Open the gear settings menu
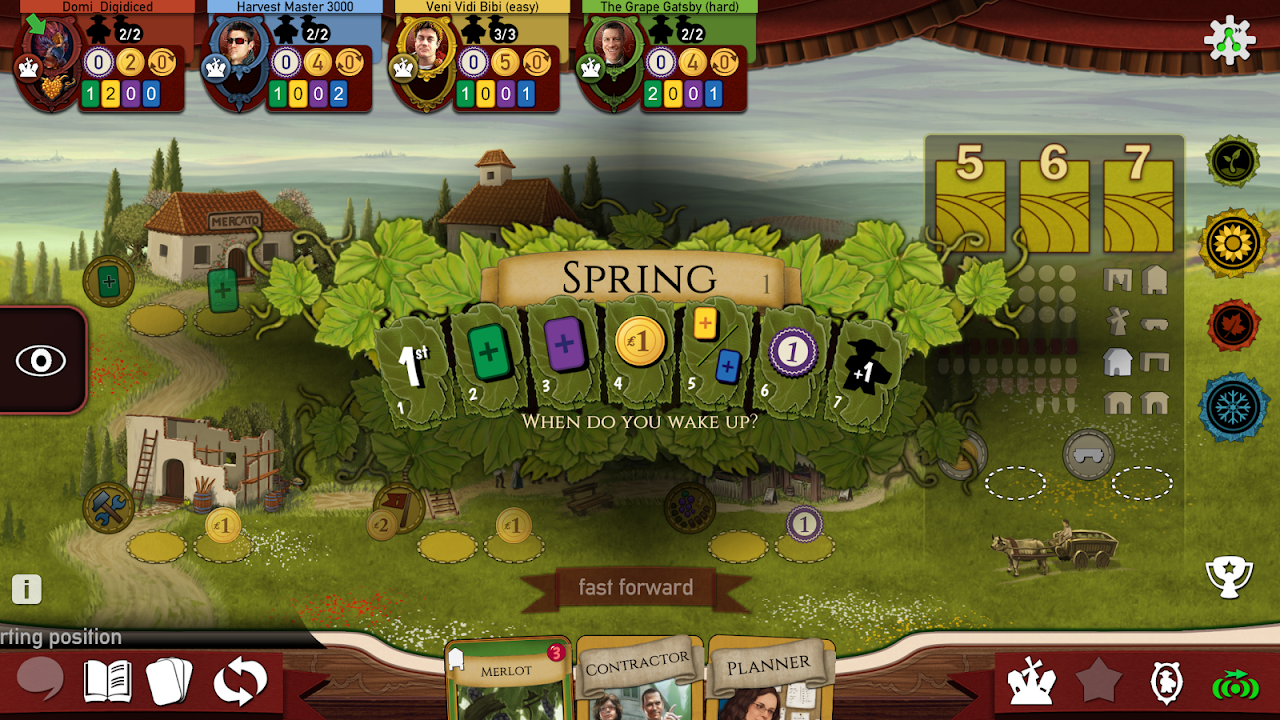The width and height of the screenshot is (1280, 720). [1229, 41]
